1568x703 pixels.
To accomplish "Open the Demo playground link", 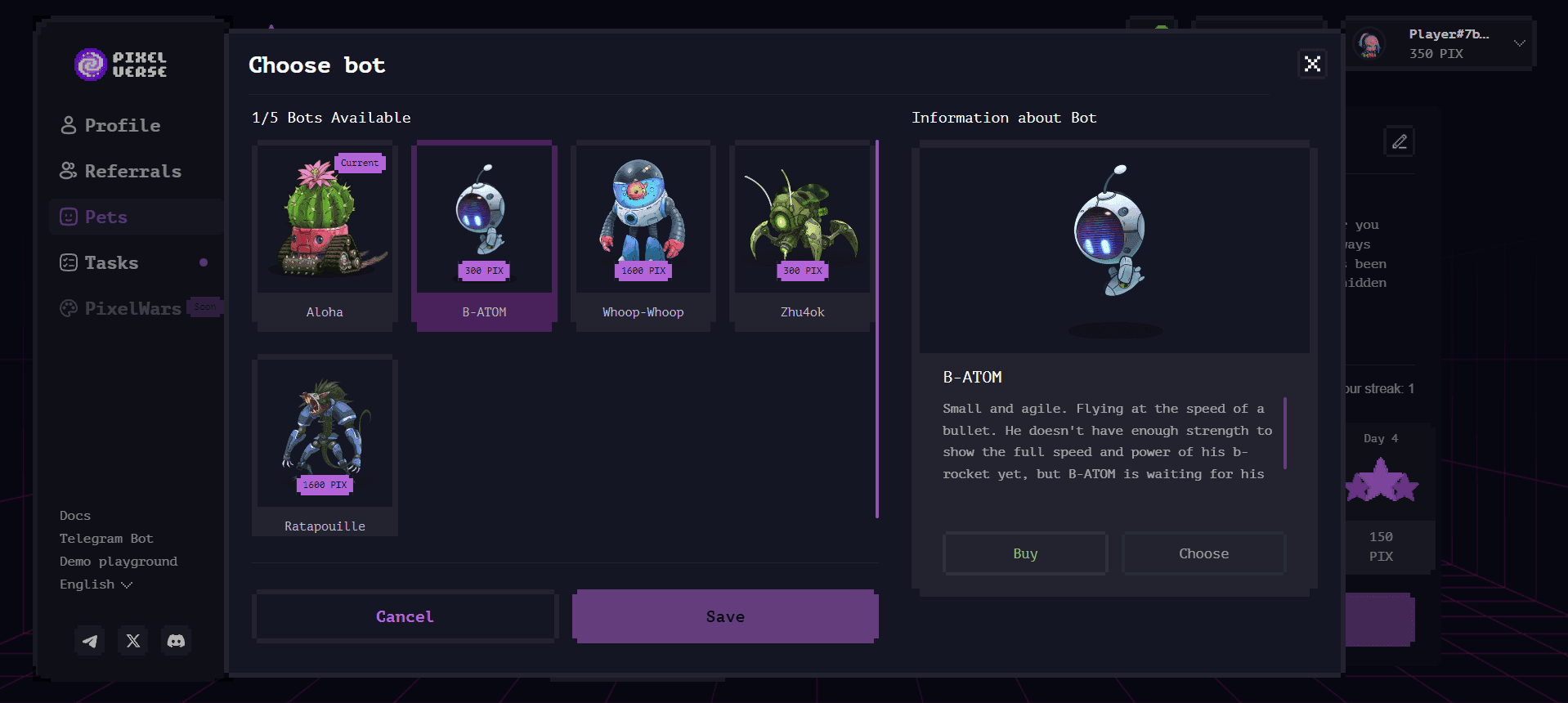I will (118, 561).
